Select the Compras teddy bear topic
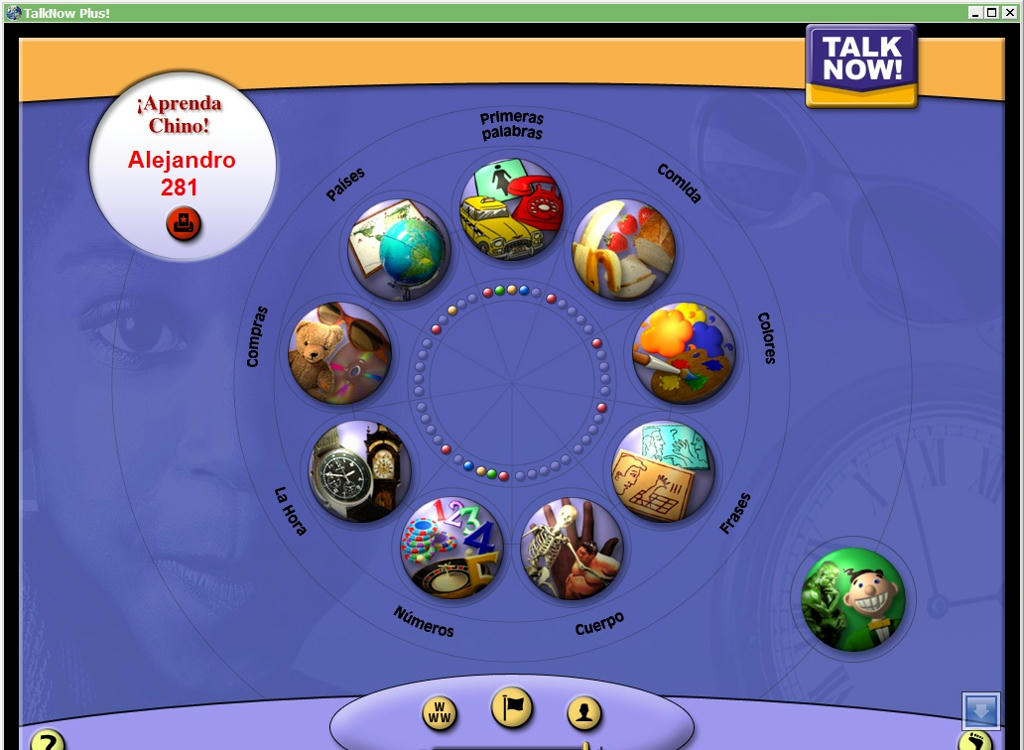Screen dimensions: 1024x750 pos(338,353)
